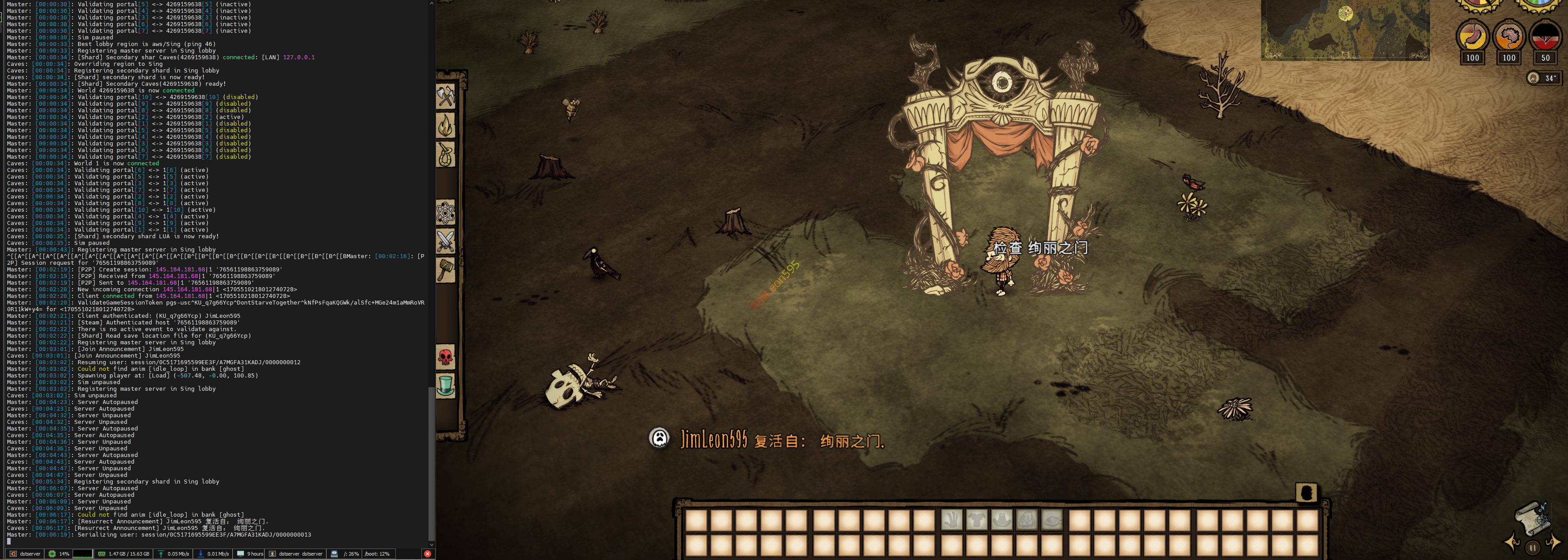Open the Light crafting tab with flame icon
This screenshot has width=1568, height=560.
click(x=446, y=126)
